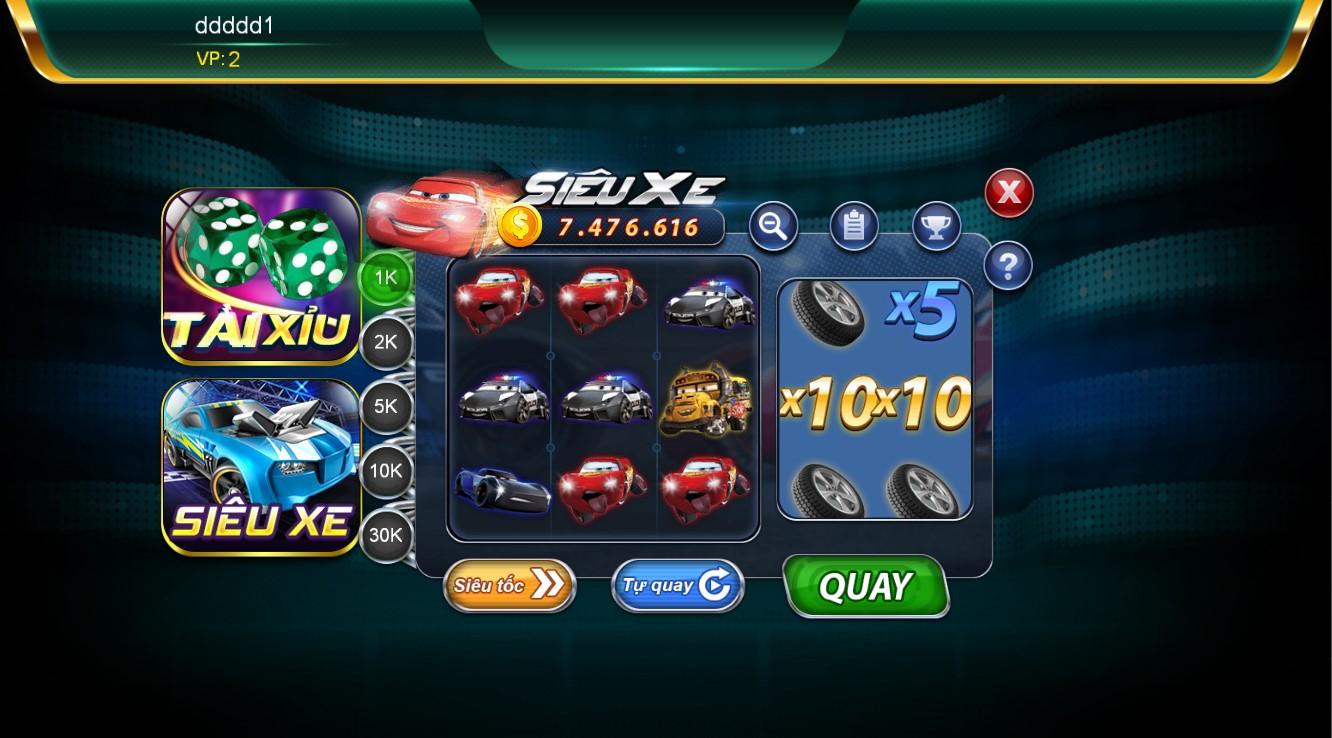Spin the reels with the QUAY button
Viewport: 1332px width, 738px height.
click(865, 586)
